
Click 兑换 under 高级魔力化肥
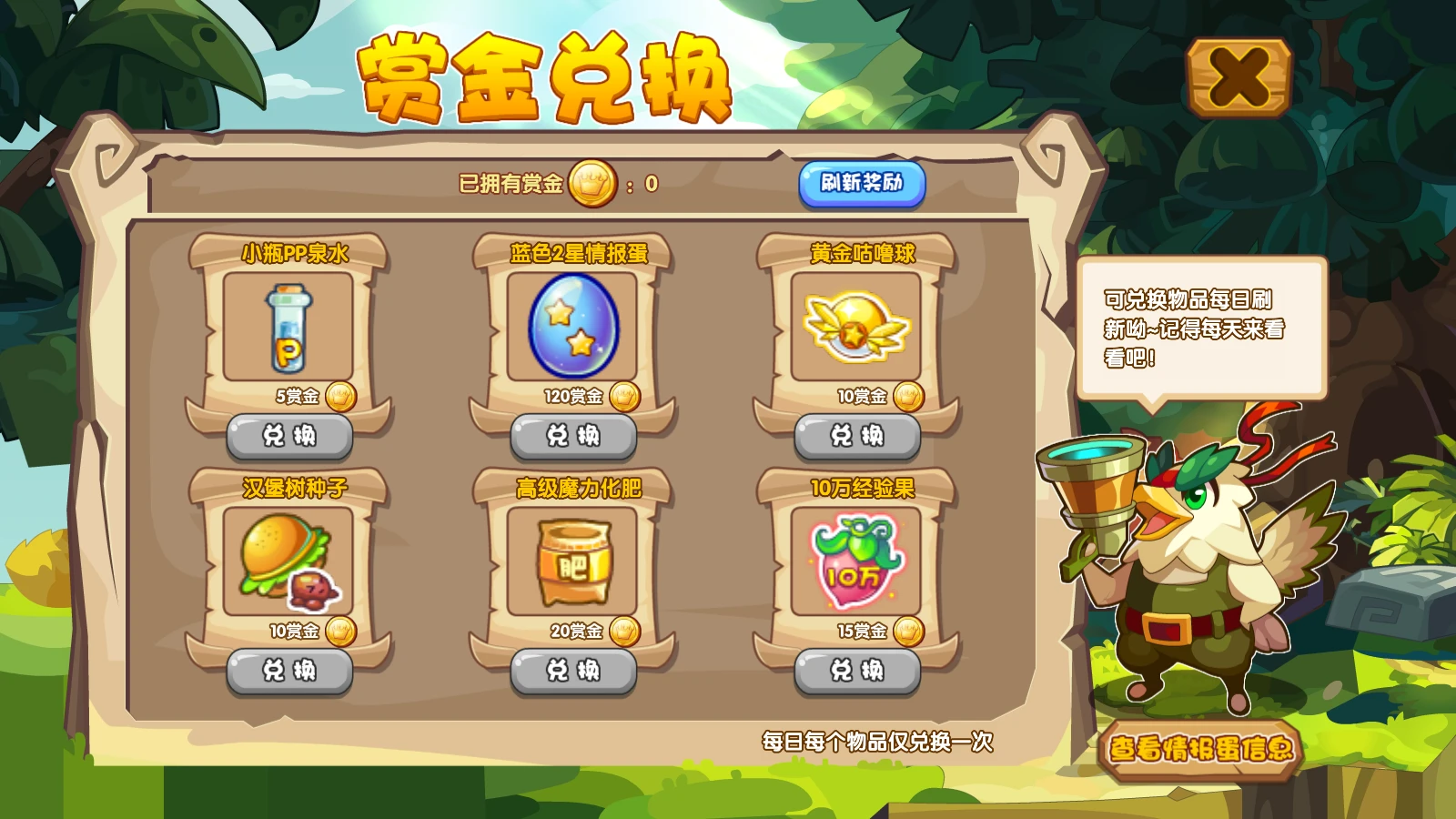[x=573, y=671]
